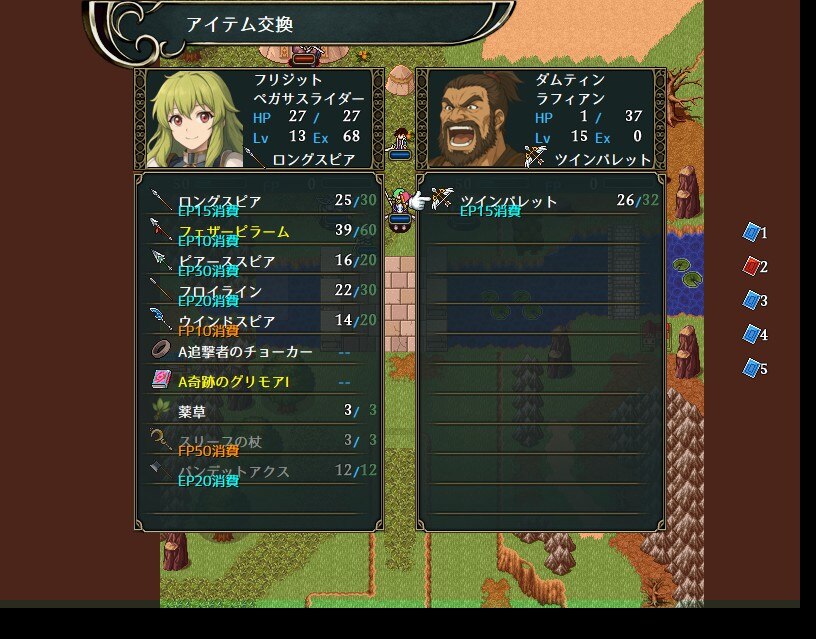Select the ロングスピア item row
This screenshot has width=816, height=639.
[x=258, y=202]
